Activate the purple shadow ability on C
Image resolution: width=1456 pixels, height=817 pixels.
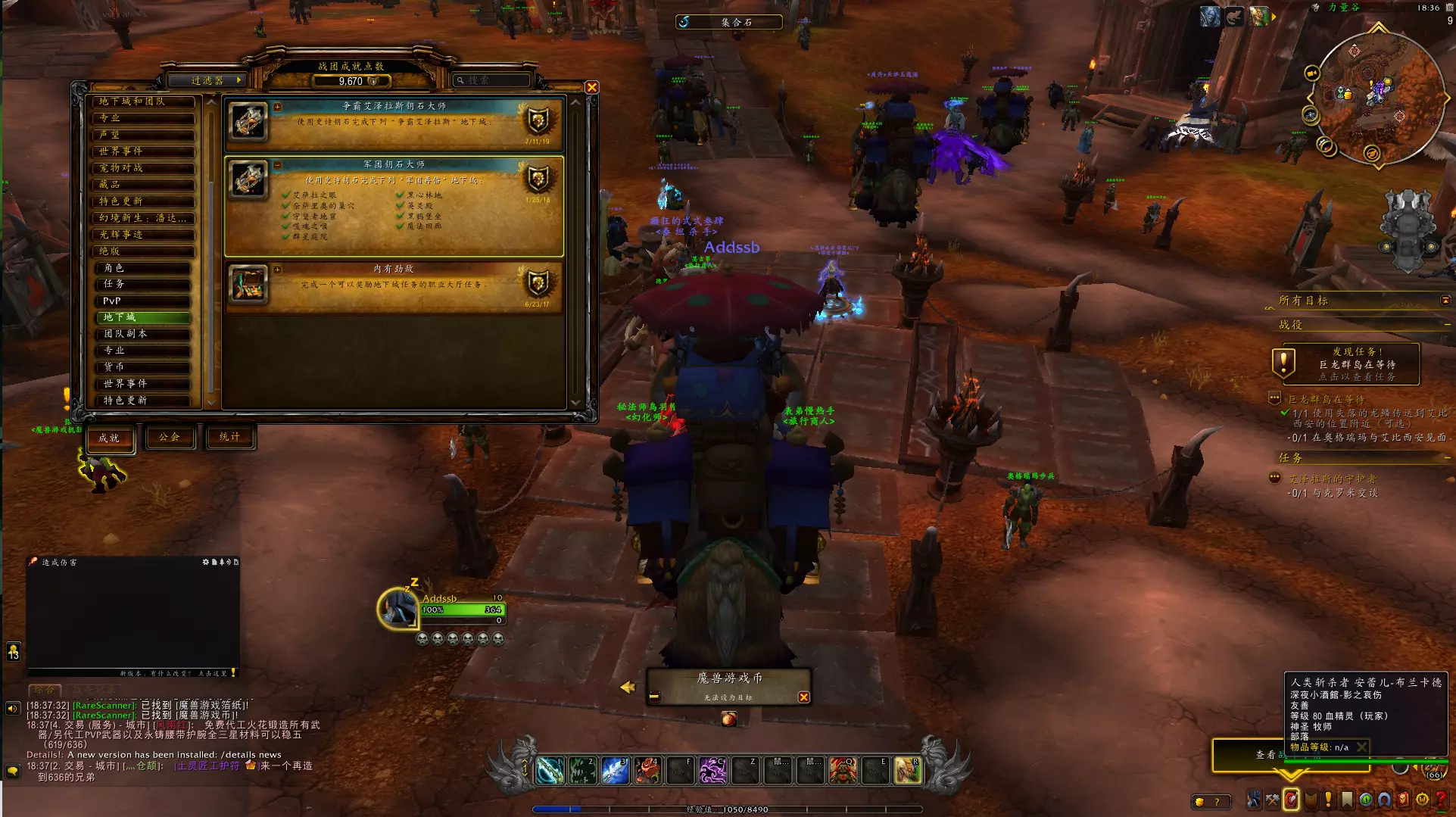tap(712, 771)
